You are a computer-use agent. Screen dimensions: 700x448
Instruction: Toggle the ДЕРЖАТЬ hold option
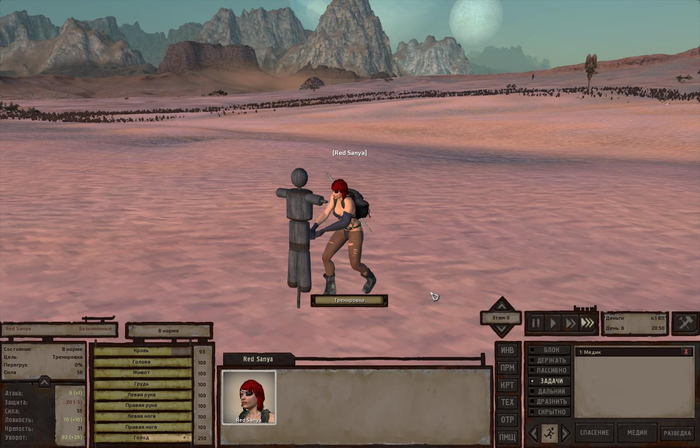pos(550,361)
